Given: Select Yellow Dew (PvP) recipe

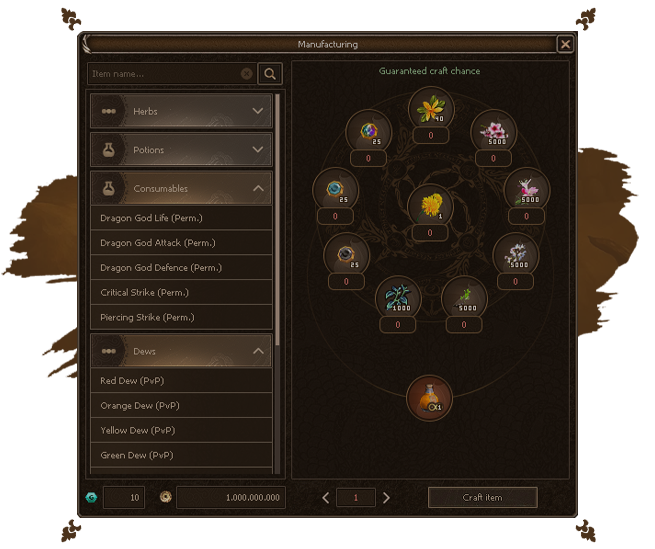Looking at the screenshot, I should coord(181,431).
